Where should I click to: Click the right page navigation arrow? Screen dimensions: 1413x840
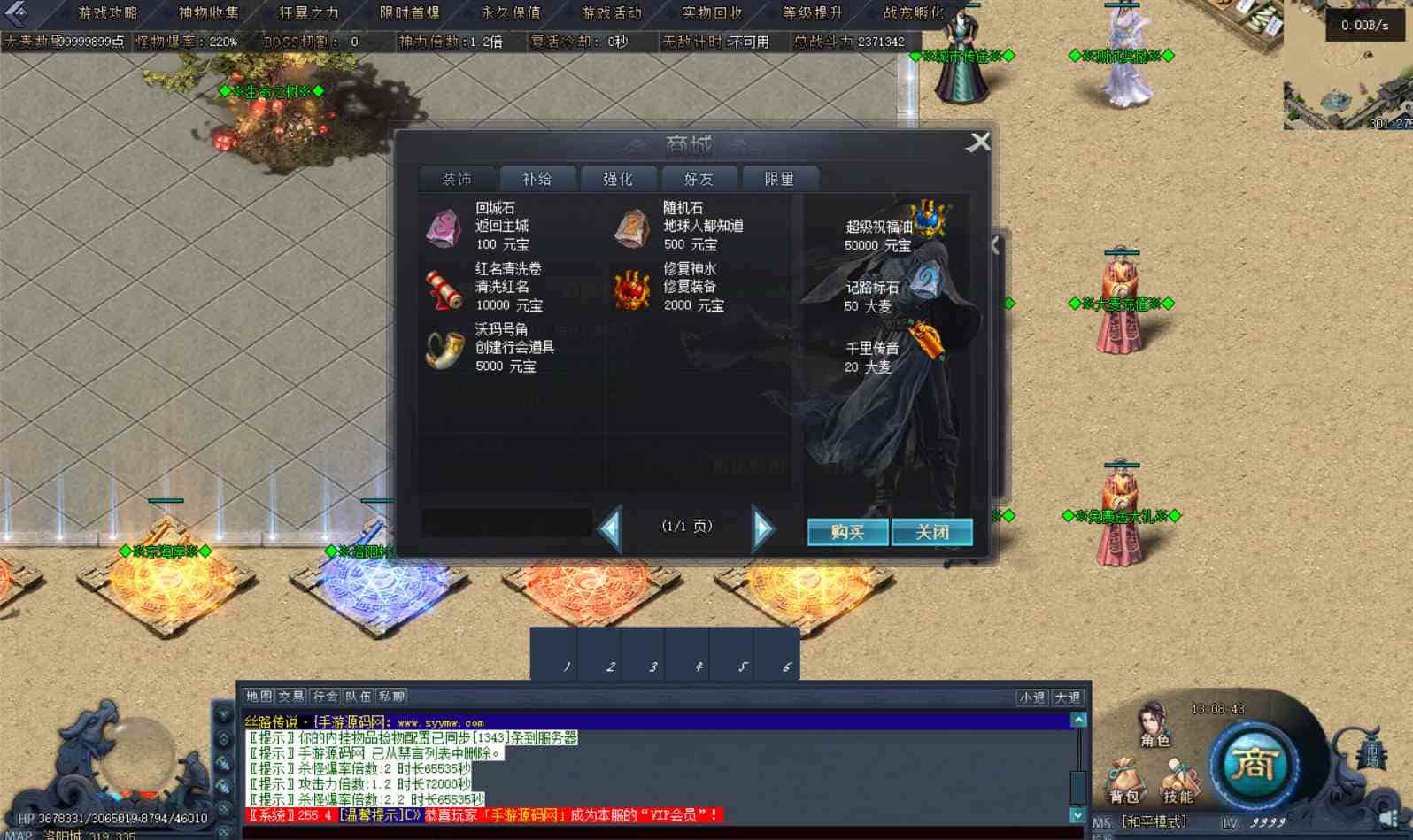point(762,526)
